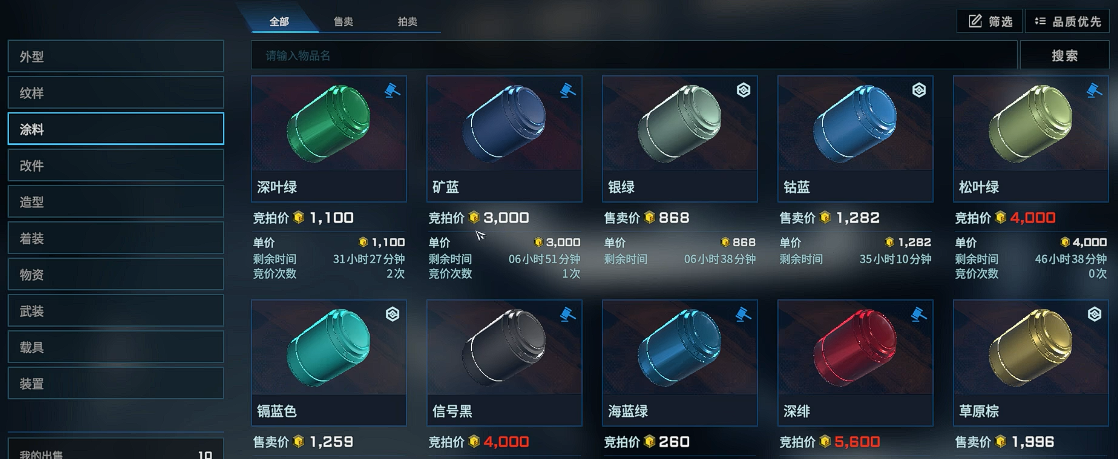Select the 武装 category
Screen dimensions: 1118x459
pyautogui.click(x=116, y=311)
